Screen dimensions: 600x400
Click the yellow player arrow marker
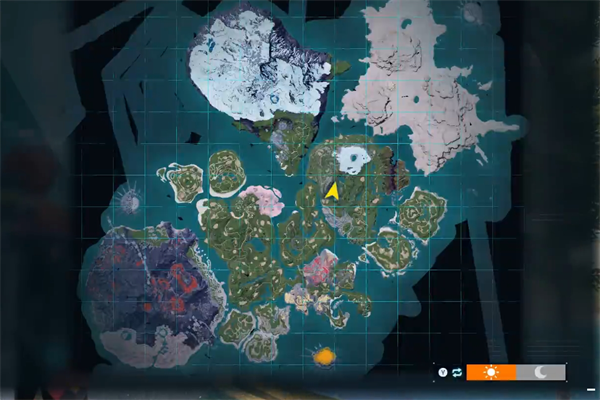(332, 190)
